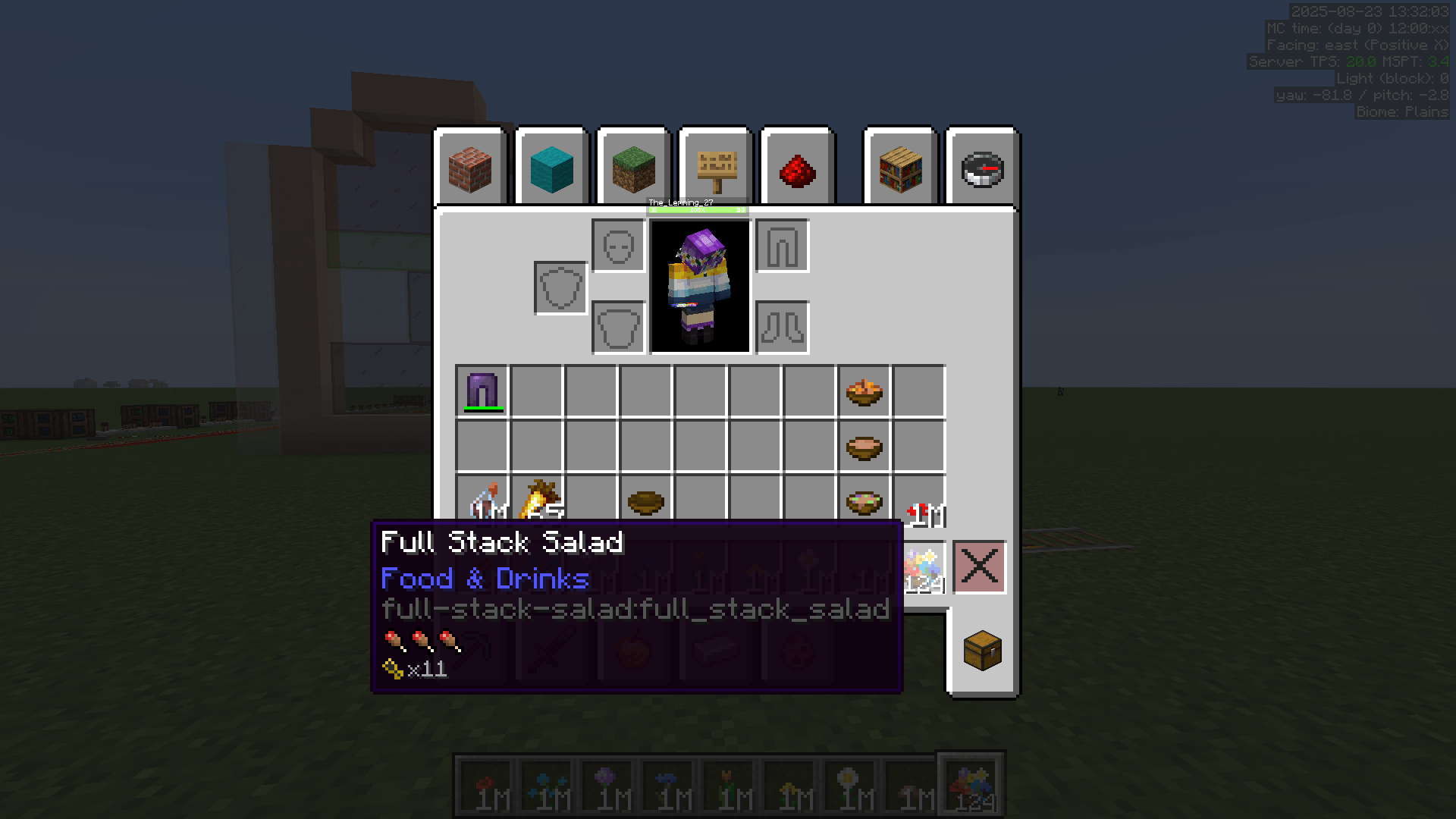Screen dimensions: 1456x819
Task: Click the grass block tab icon
Action: pos(632,168)
